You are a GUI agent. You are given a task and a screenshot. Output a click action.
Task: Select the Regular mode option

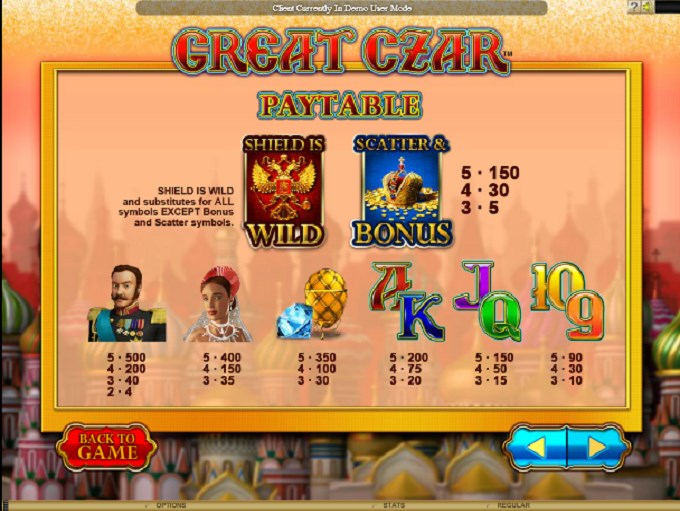pyautogui.click(x=512, y=506)
